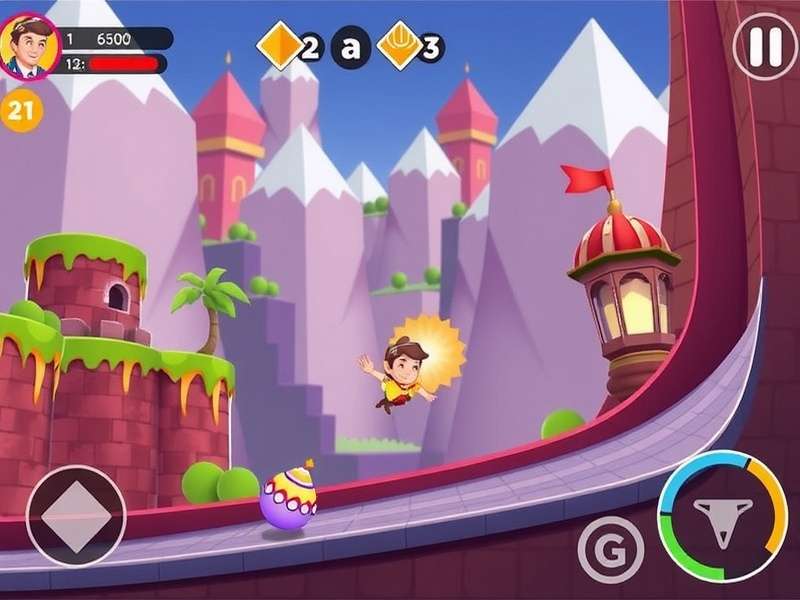Screen dimensions: 800x600
Task: Tap the round G button
Action: [610, 549]
